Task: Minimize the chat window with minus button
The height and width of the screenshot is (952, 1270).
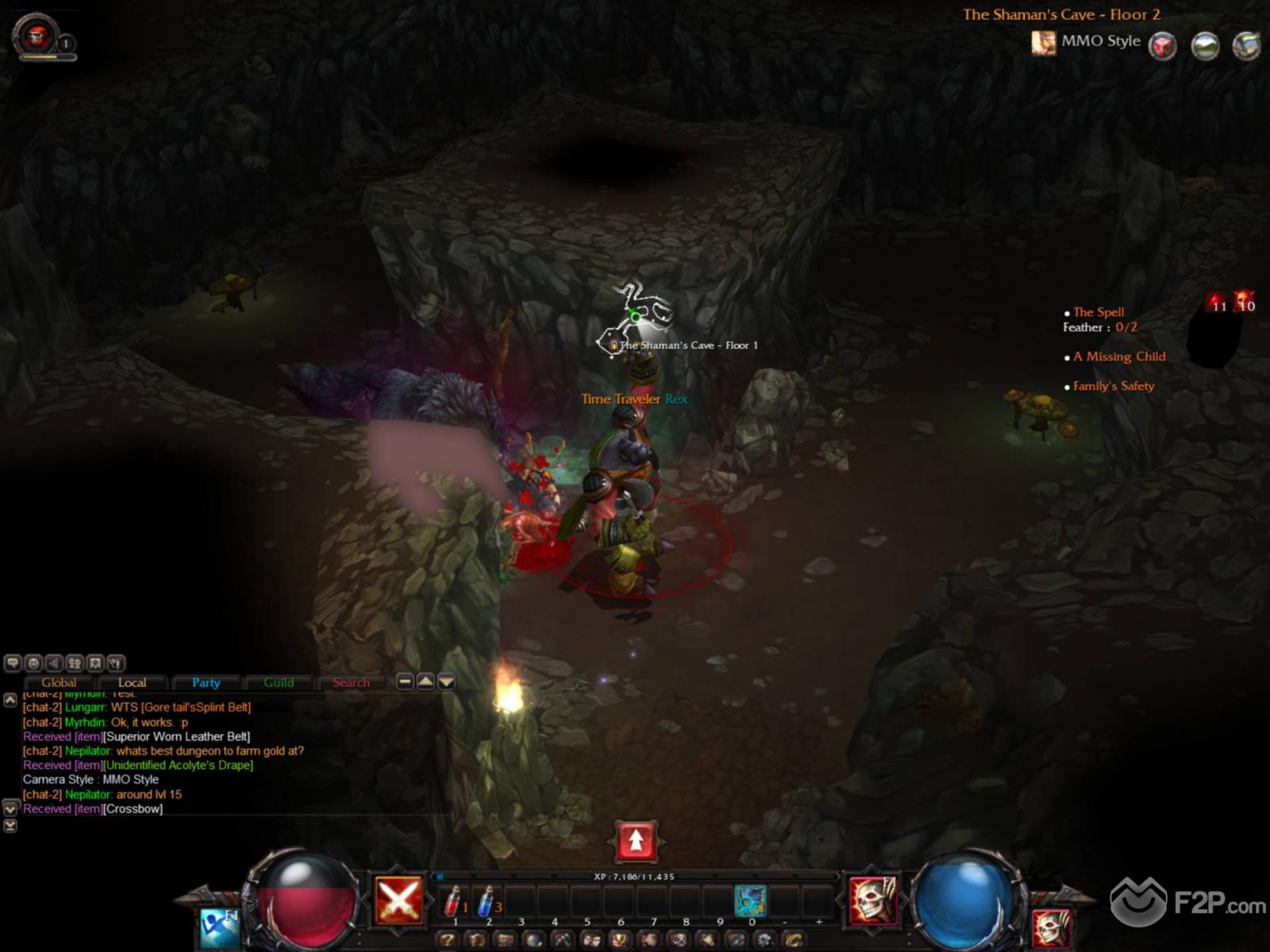Action: pos(405,681)
